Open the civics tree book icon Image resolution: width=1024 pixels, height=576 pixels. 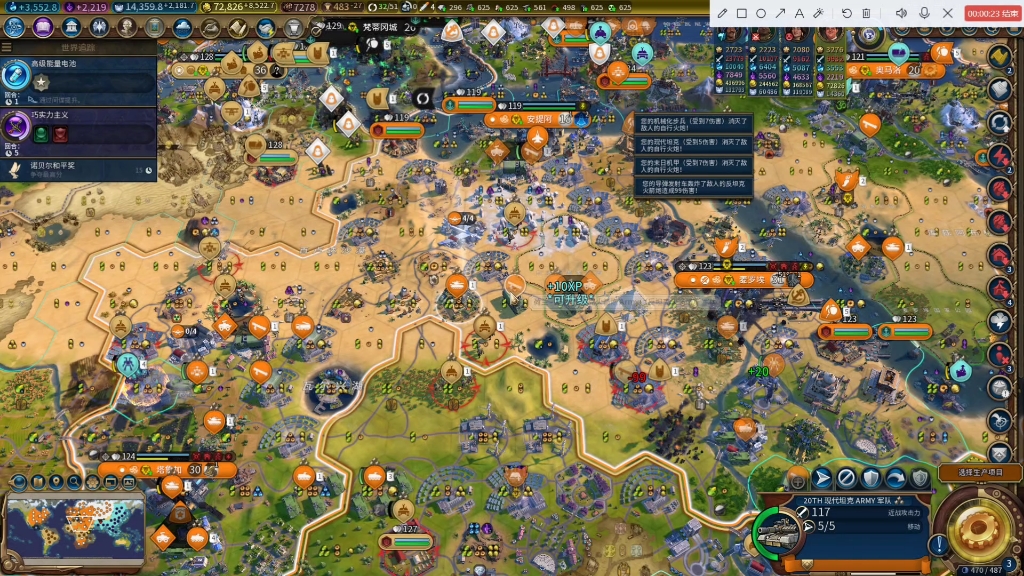pyautogui.click(x=42, y=27)
